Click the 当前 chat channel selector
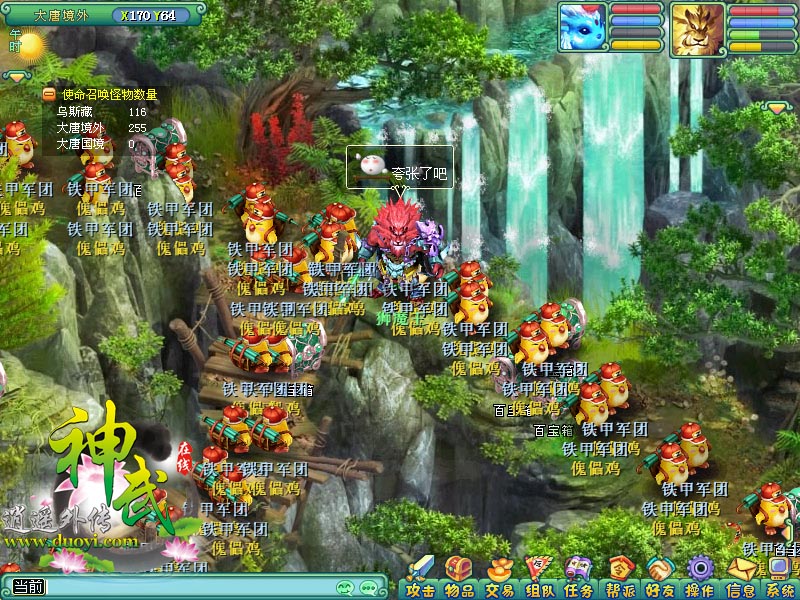 coord(28,587)
